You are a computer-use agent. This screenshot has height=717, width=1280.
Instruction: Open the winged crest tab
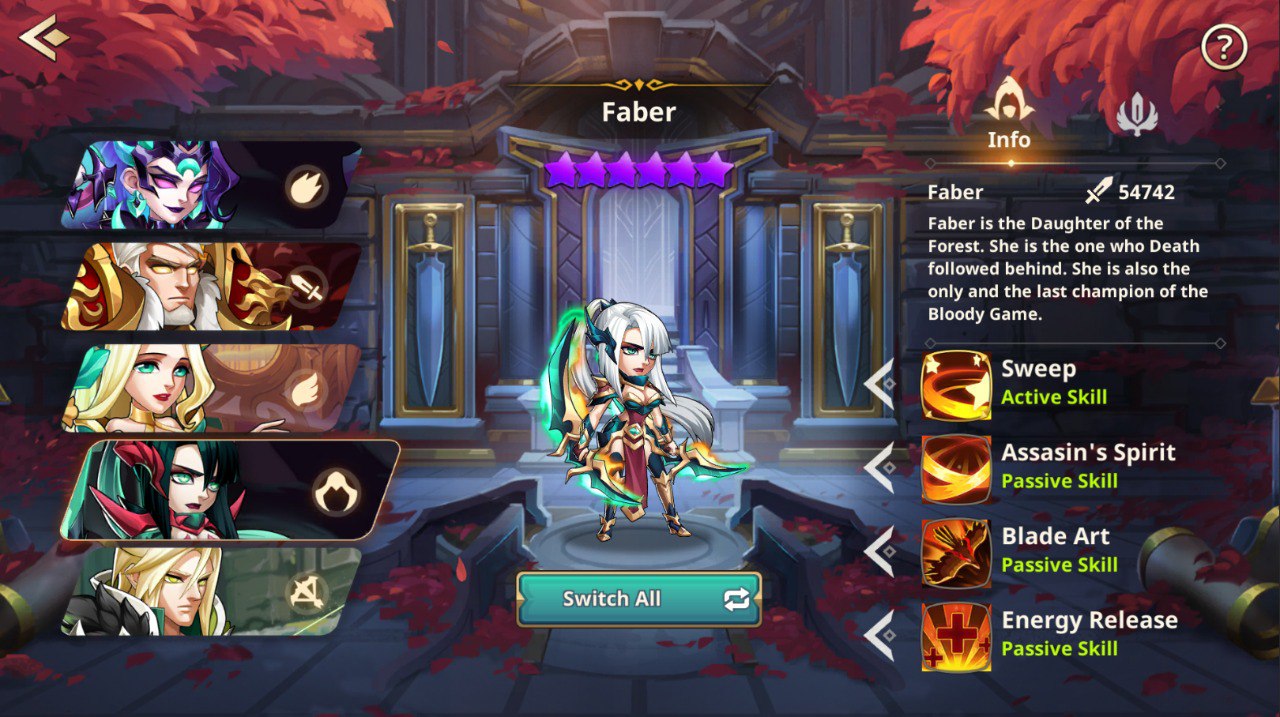coord(1136,114)
